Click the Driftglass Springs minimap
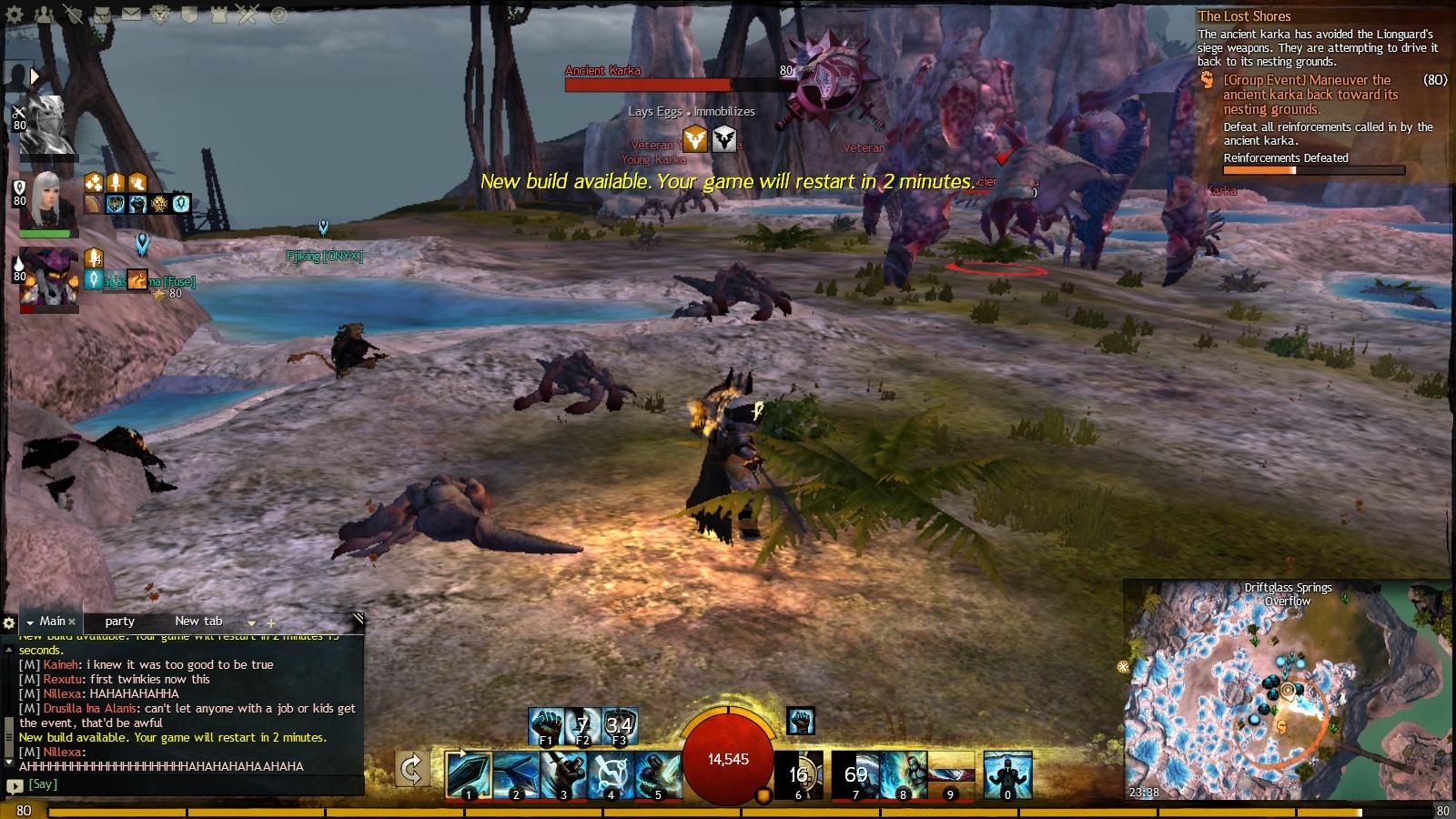This screenshot has height=819, width=1456. (1287, 692)
